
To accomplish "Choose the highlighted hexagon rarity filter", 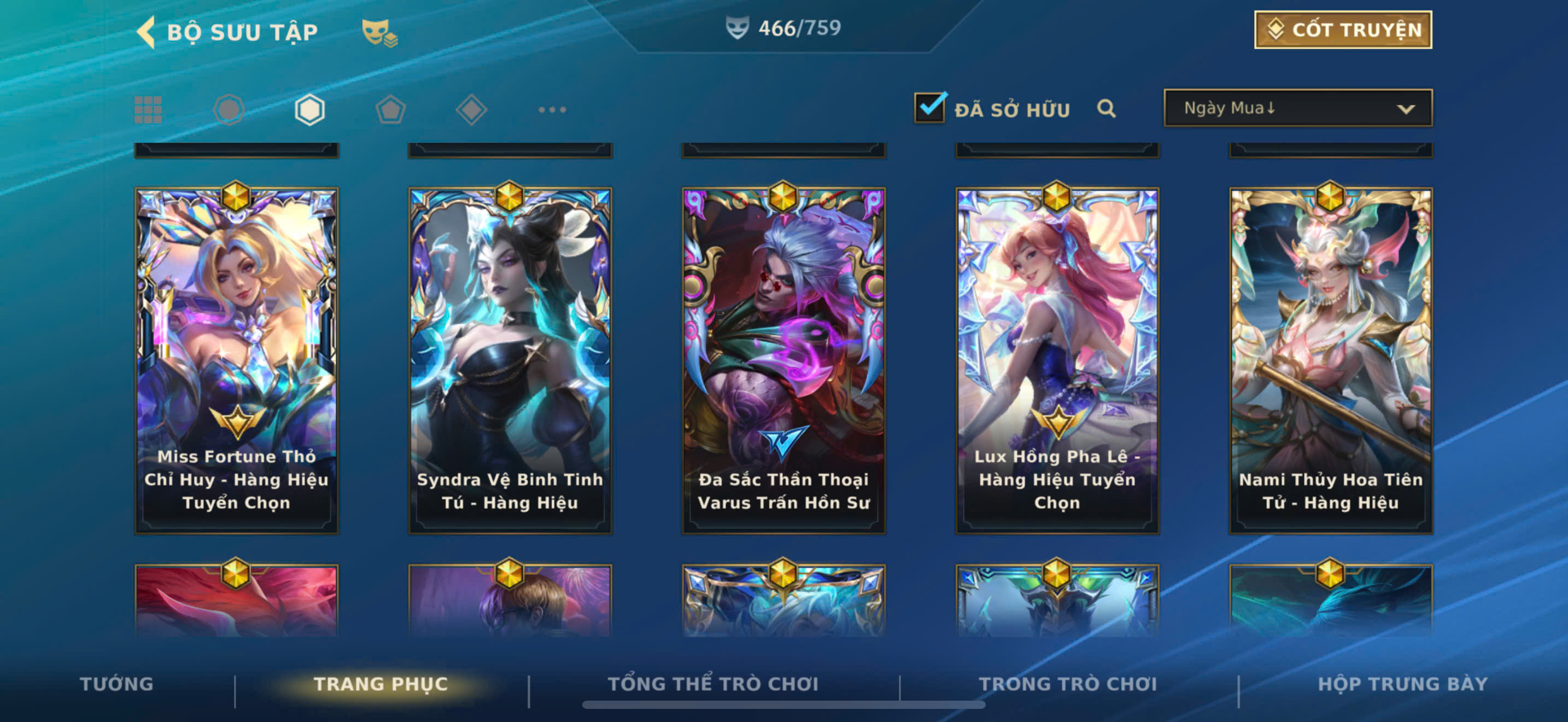I will pos(309,110).
